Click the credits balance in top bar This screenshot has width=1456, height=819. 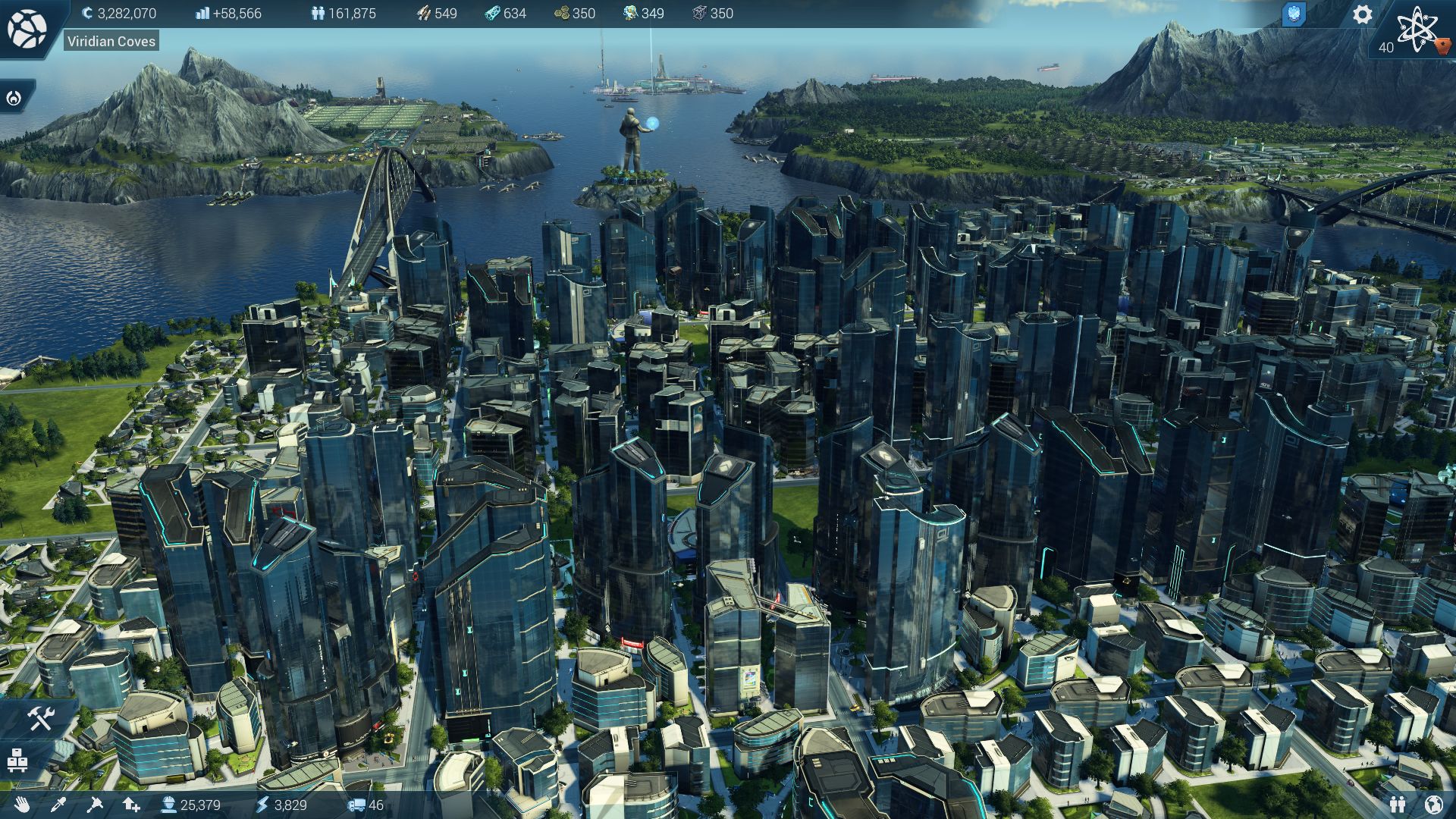point(119,13)
